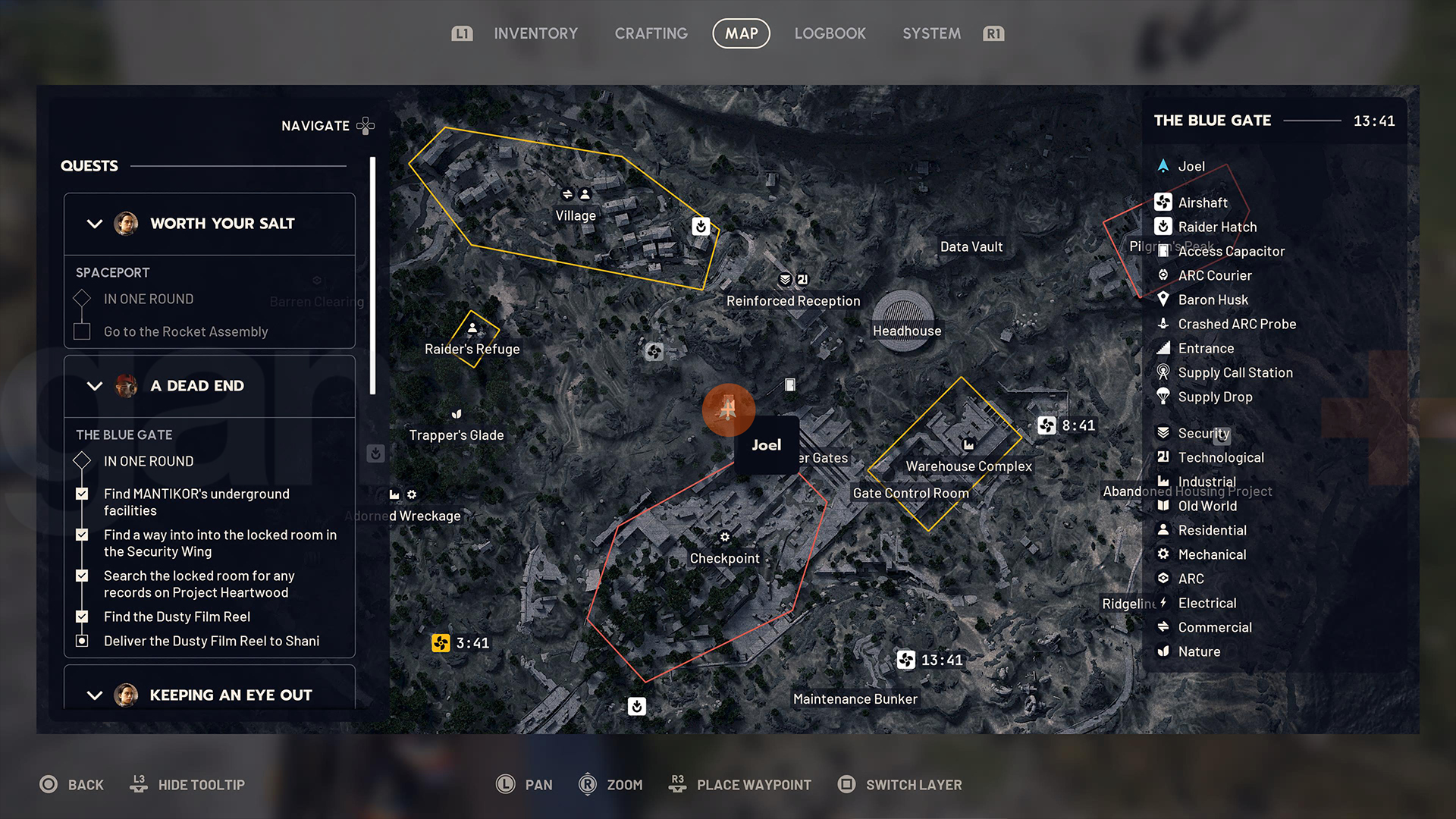Select the Crashed ARC Probe icon
This screenshot has width=1456, height=819.
click(1163, 324)
